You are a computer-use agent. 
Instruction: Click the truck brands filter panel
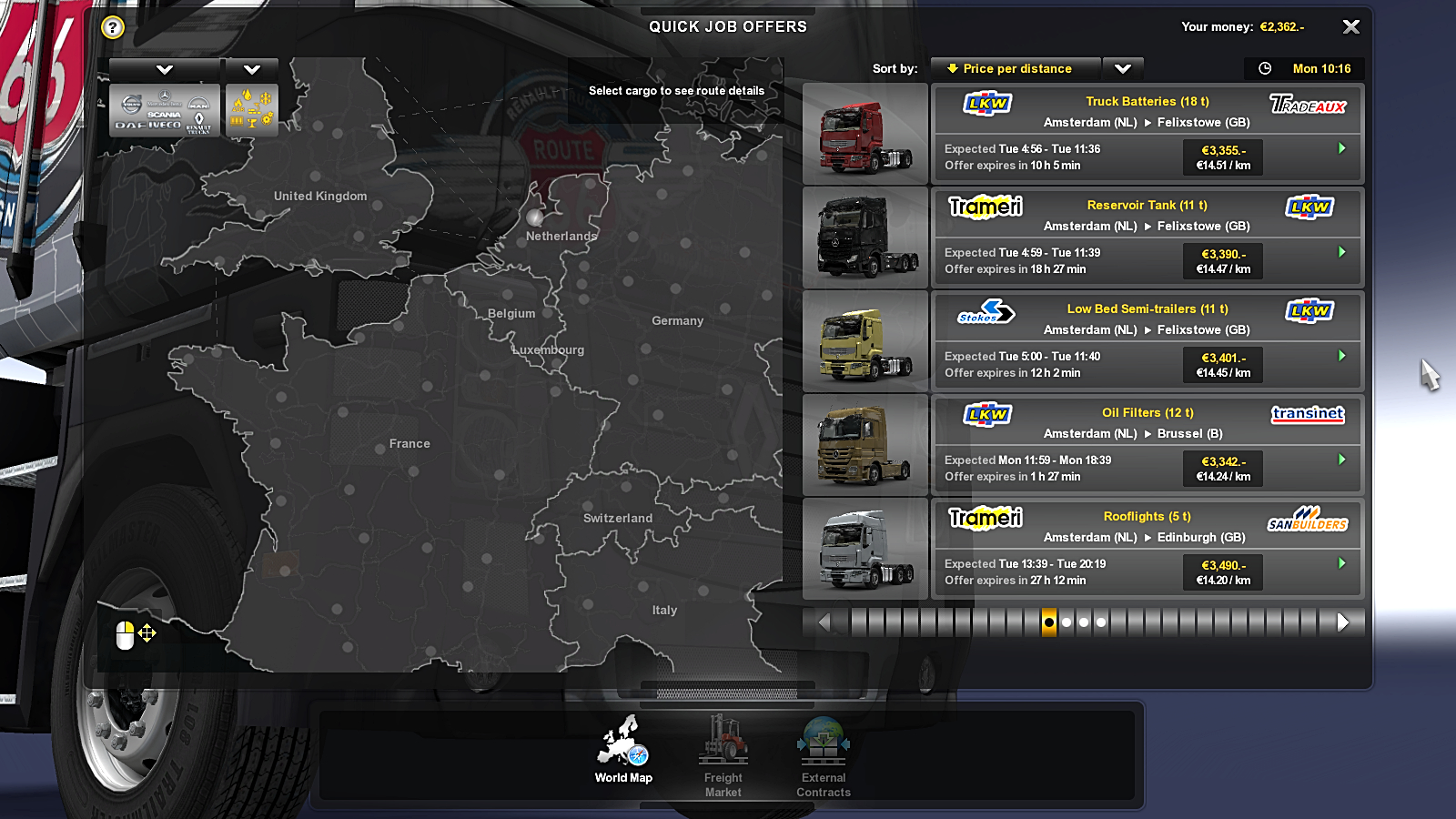click(165, 111)
